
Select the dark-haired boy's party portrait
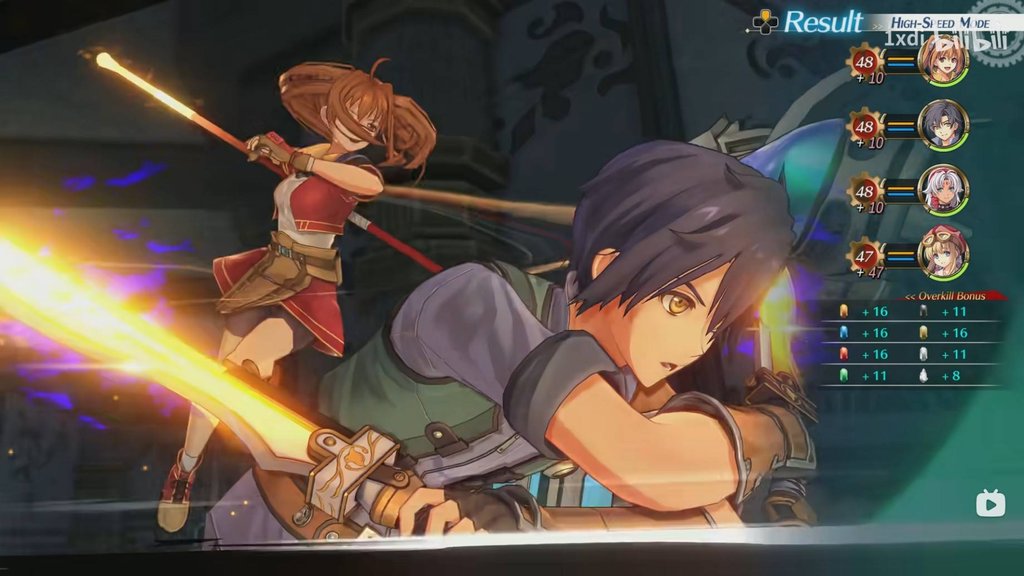[943, 125]
